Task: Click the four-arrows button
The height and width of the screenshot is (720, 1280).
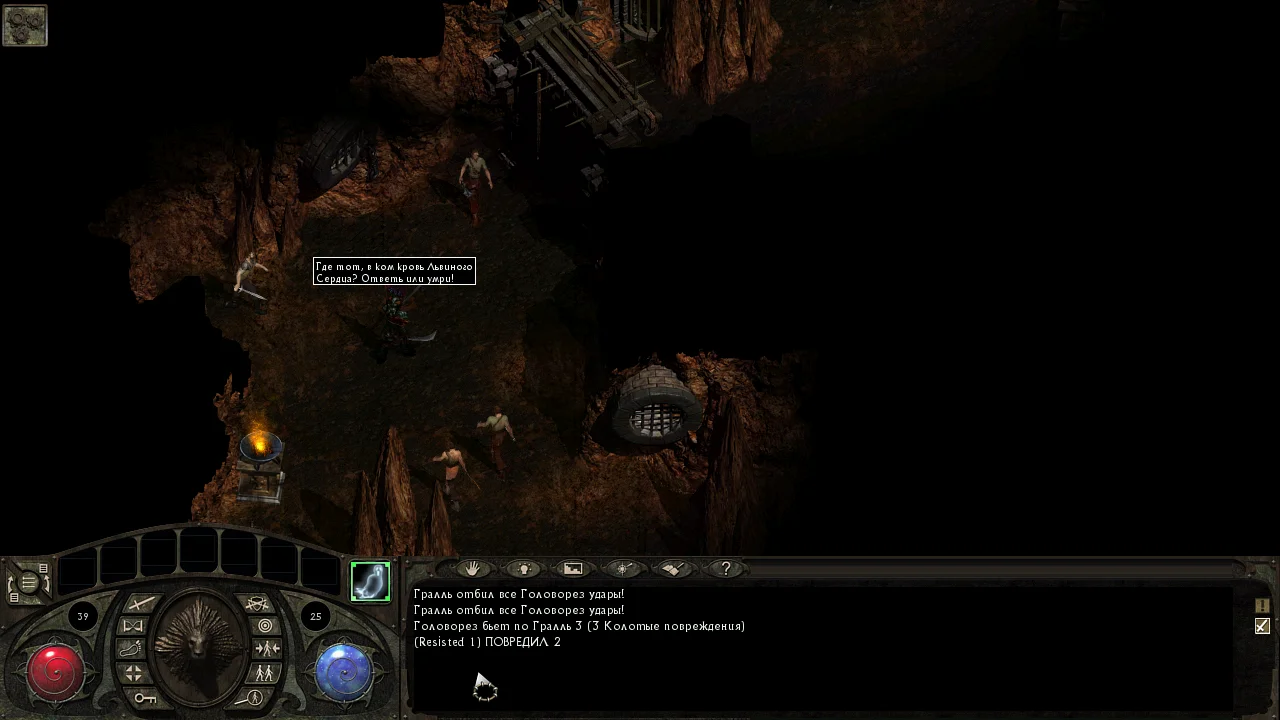Action: pos(133,673)
